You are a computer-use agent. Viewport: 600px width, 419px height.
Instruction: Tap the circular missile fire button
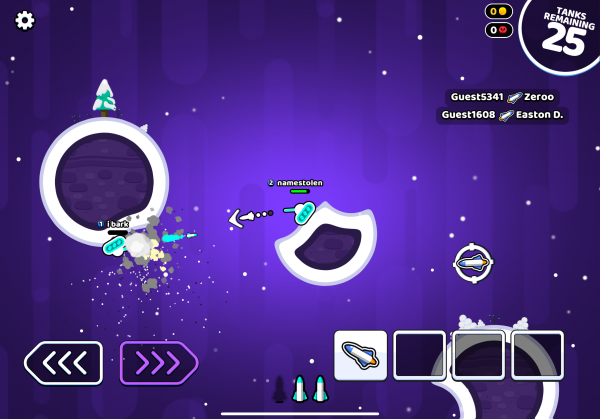(x=473, y=263)
